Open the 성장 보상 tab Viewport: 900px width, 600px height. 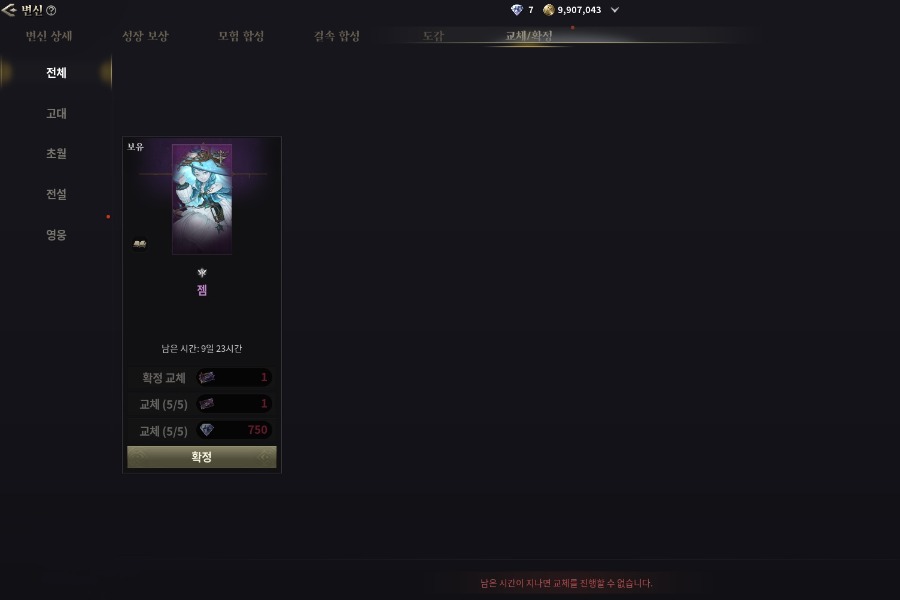pyautogui.click(x=145, y=36)
